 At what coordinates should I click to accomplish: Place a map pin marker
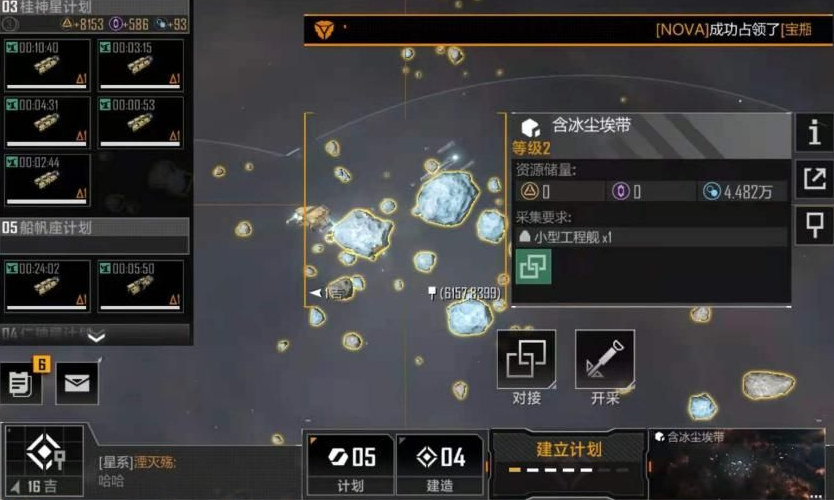[814, 228]
